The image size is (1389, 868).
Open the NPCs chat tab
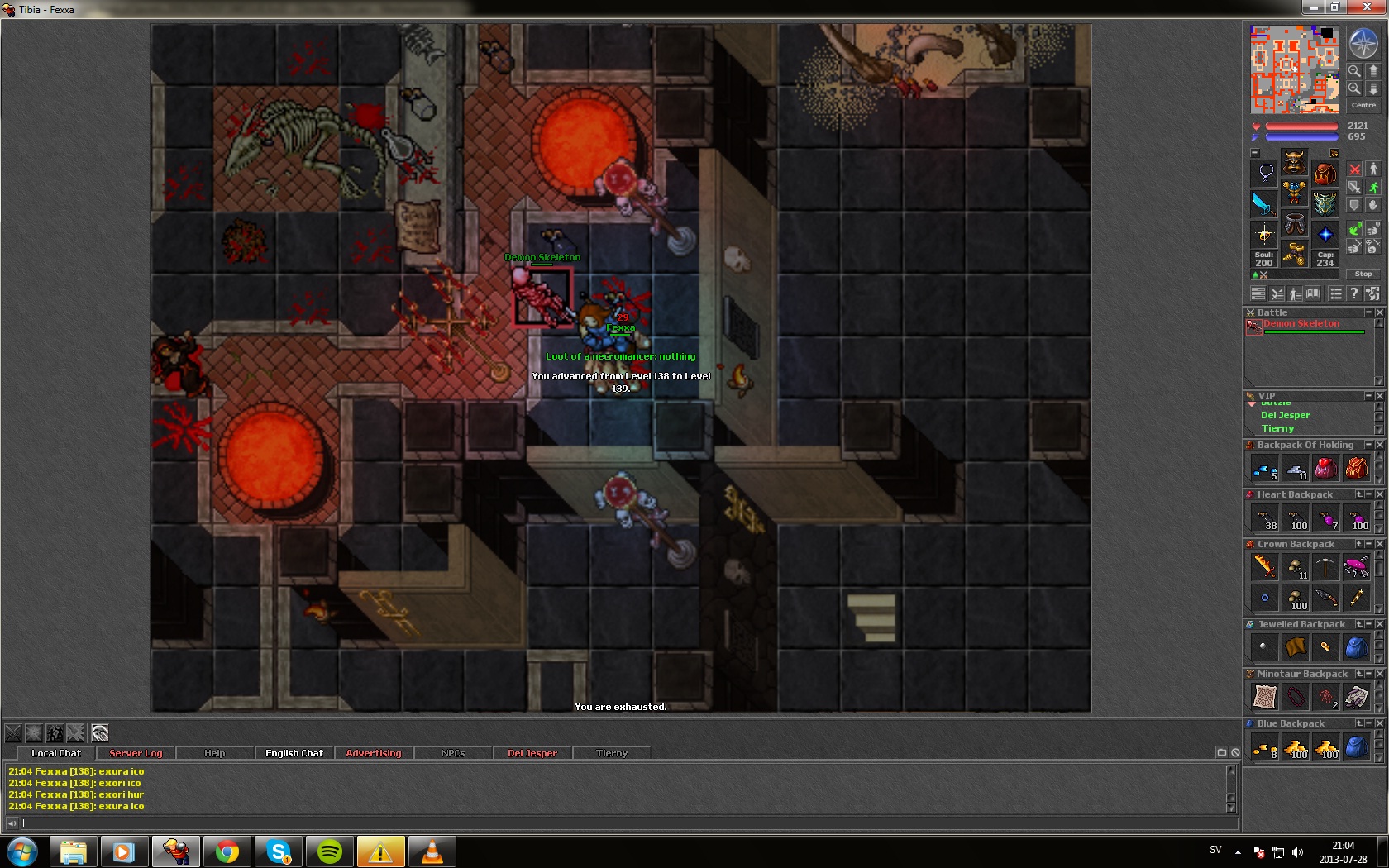[x=453, y=753]
